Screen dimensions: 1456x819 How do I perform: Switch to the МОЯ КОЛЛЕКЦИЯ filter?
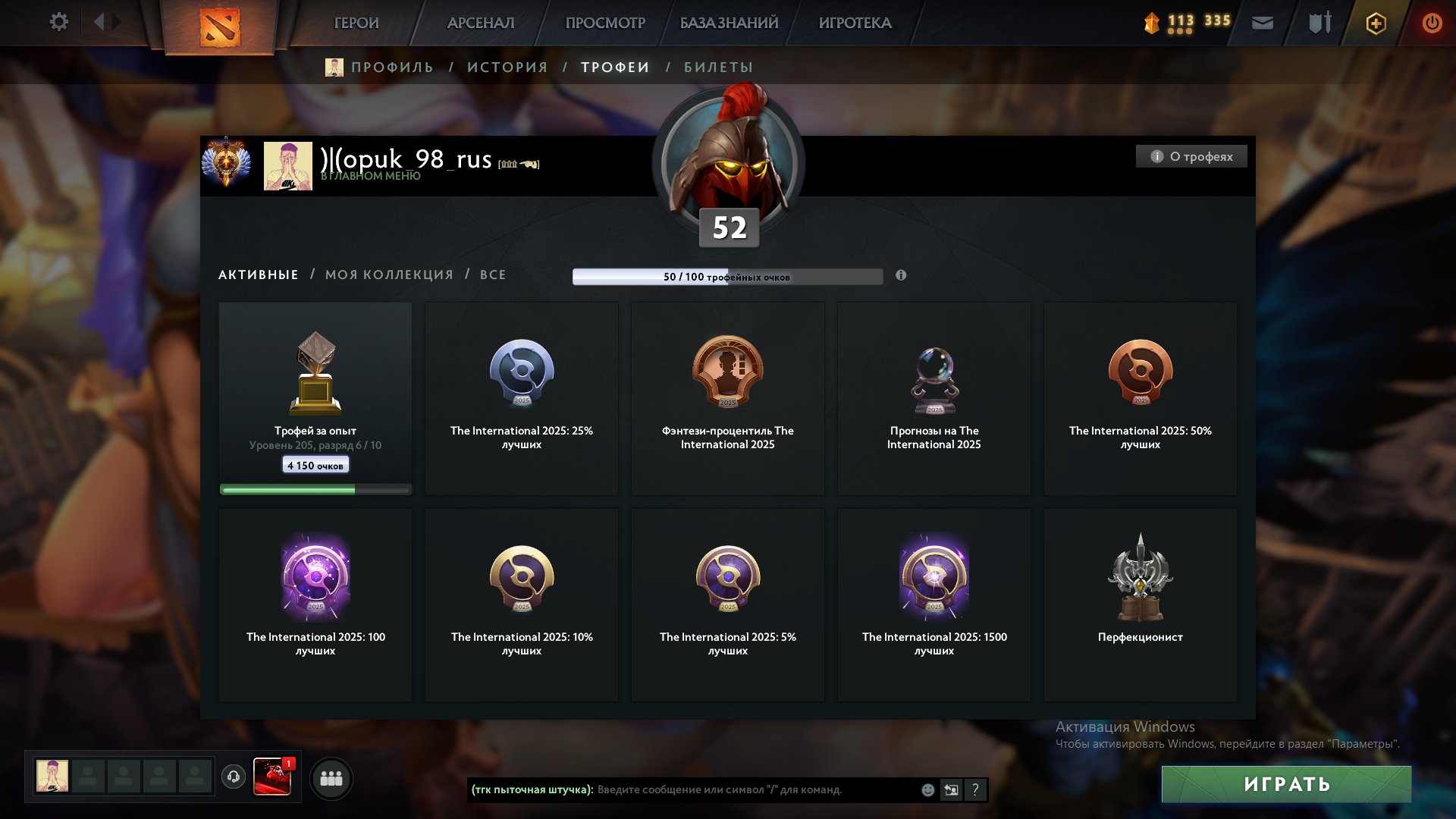coord(388,275)
